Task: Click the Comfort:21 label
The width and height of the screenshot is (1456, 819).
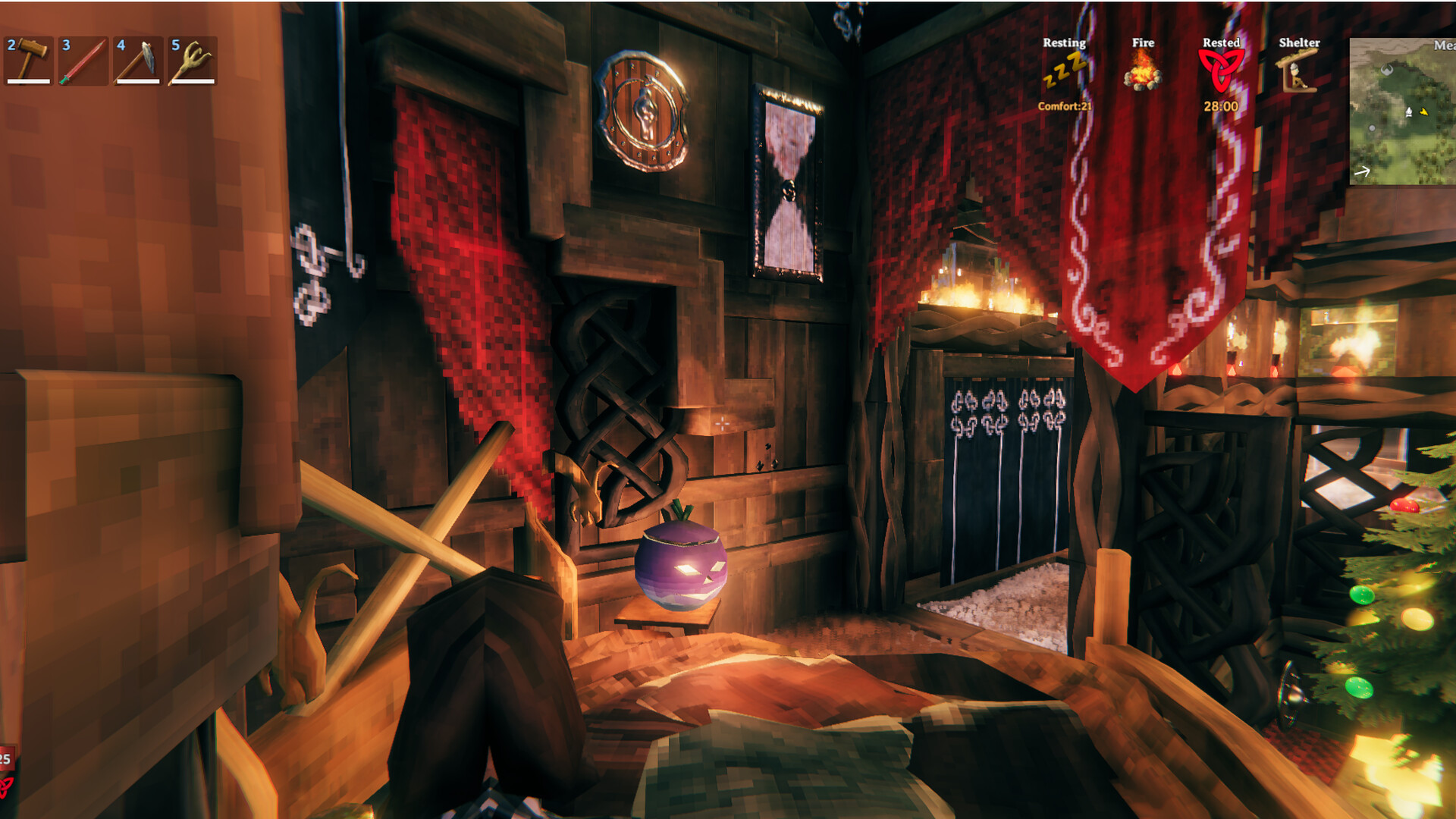Action: 1065,105
